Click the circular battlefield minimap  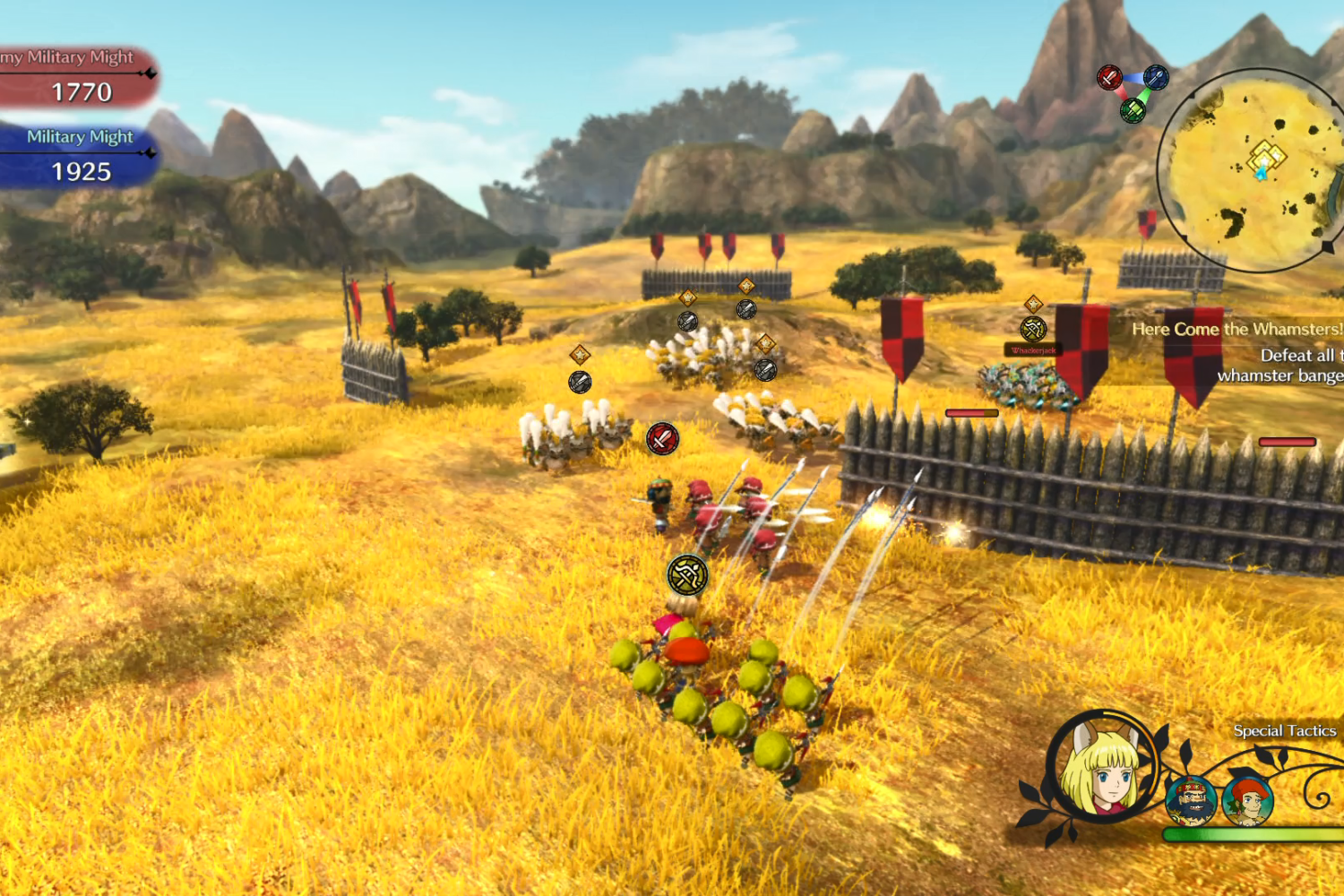1254,170
